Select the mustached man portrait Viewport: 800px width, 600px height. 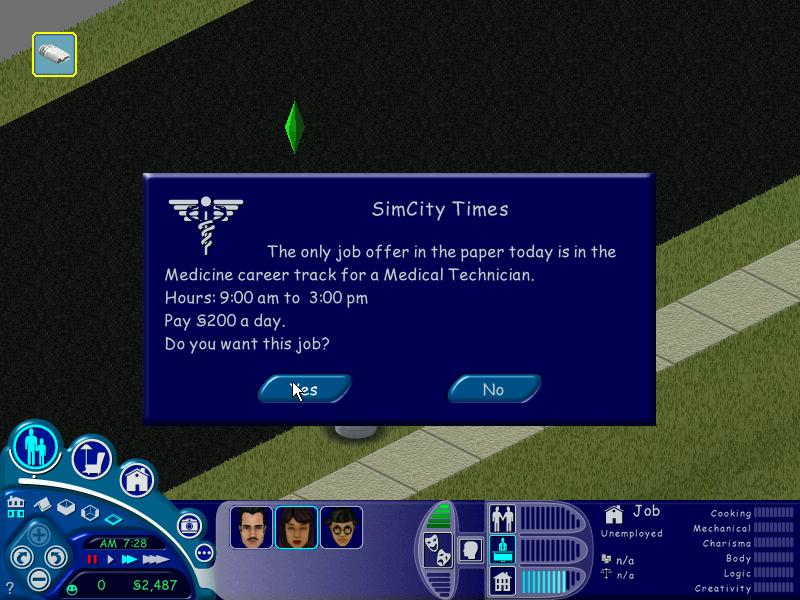pos(251,527)
